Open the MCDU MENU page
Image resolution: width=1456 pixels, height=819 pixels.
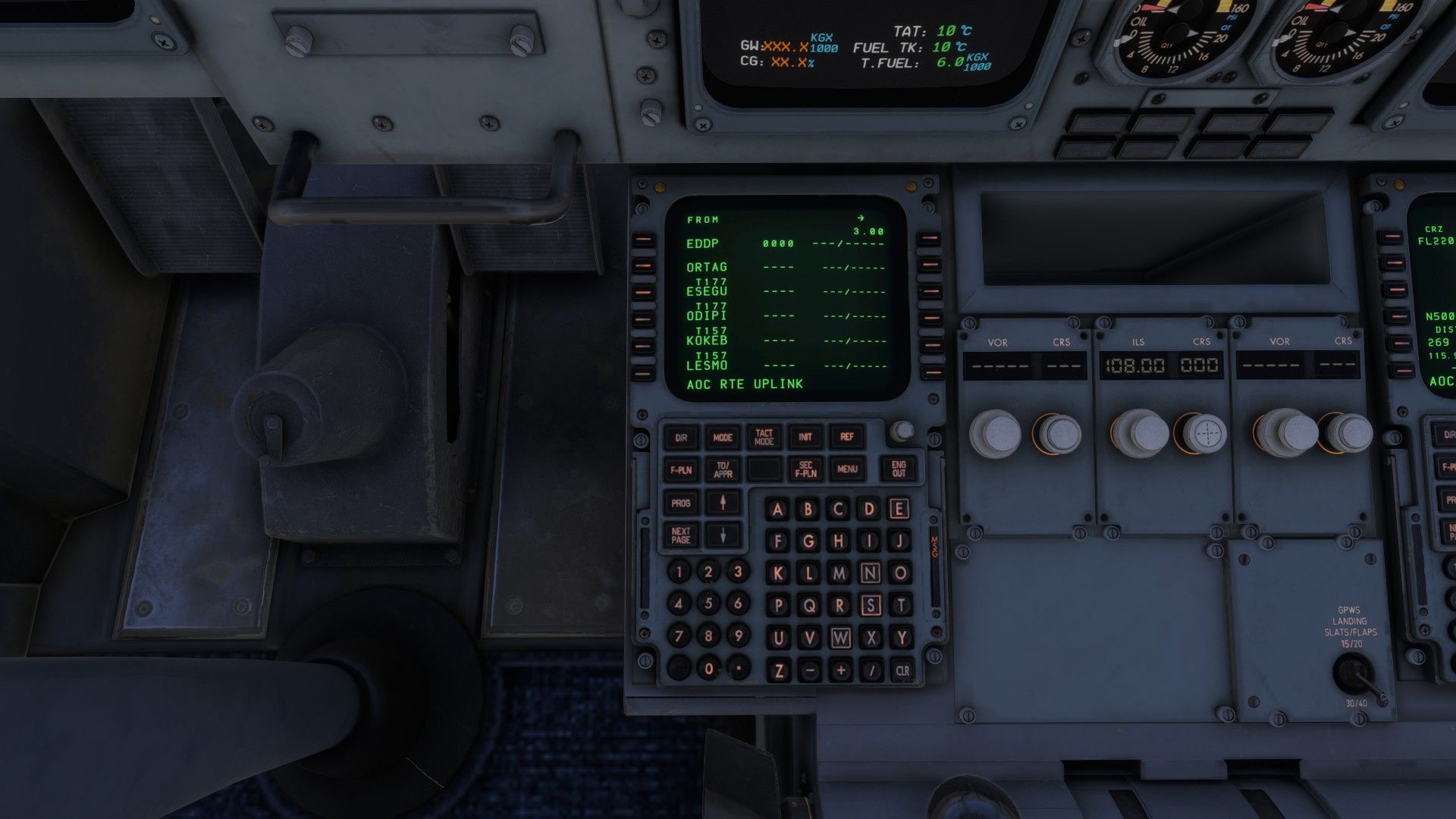coord(847,470)
